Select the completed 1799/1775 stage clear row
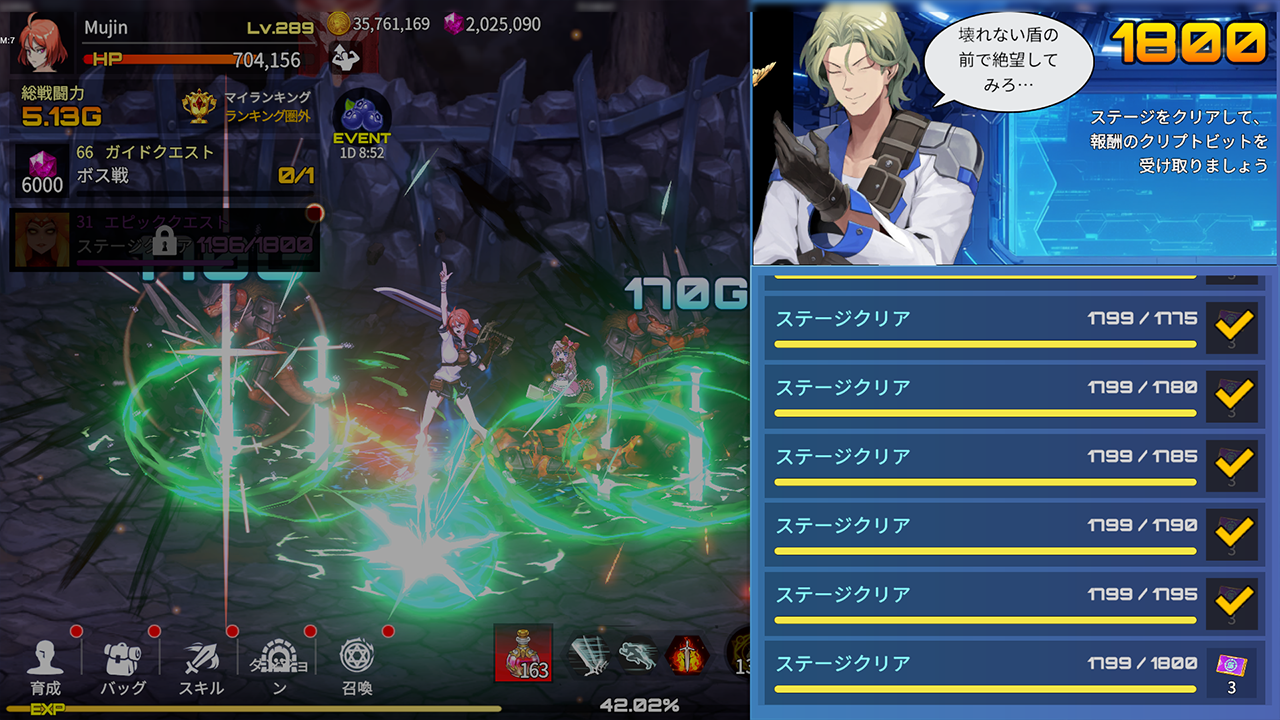1280x720 pixels. [x=985, y=327]
